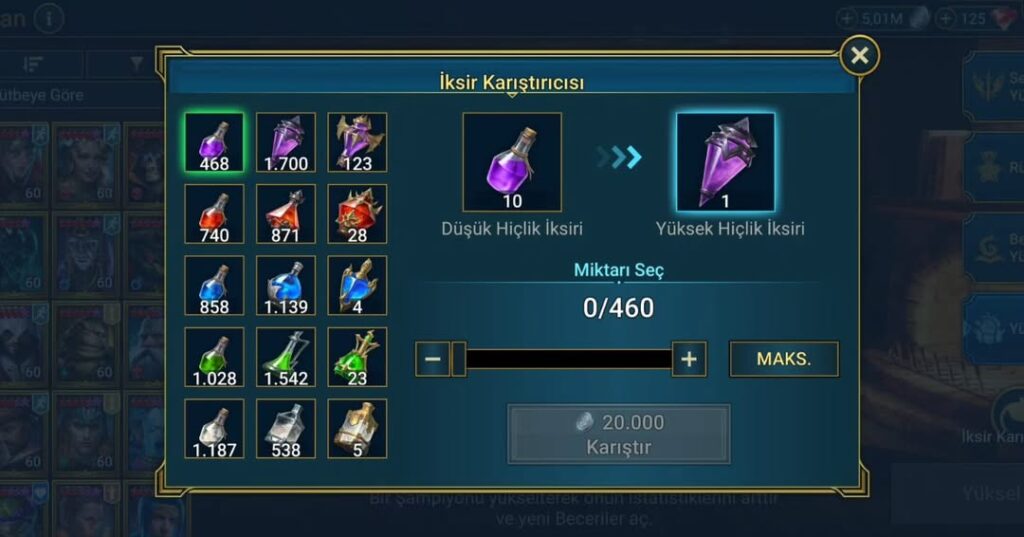Increase quantity with the plus button
Screen dimensions: 1024x537
[x=689, y=359]
